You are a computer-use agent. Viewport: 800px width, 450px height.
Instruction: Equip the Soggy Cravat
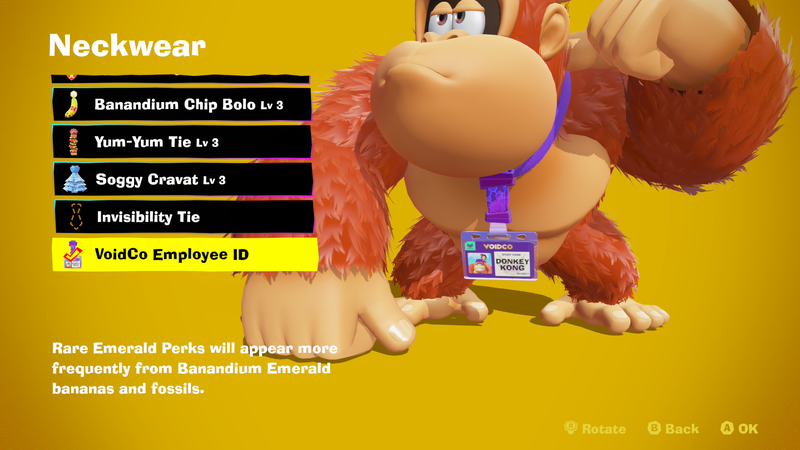click(181, 180)
